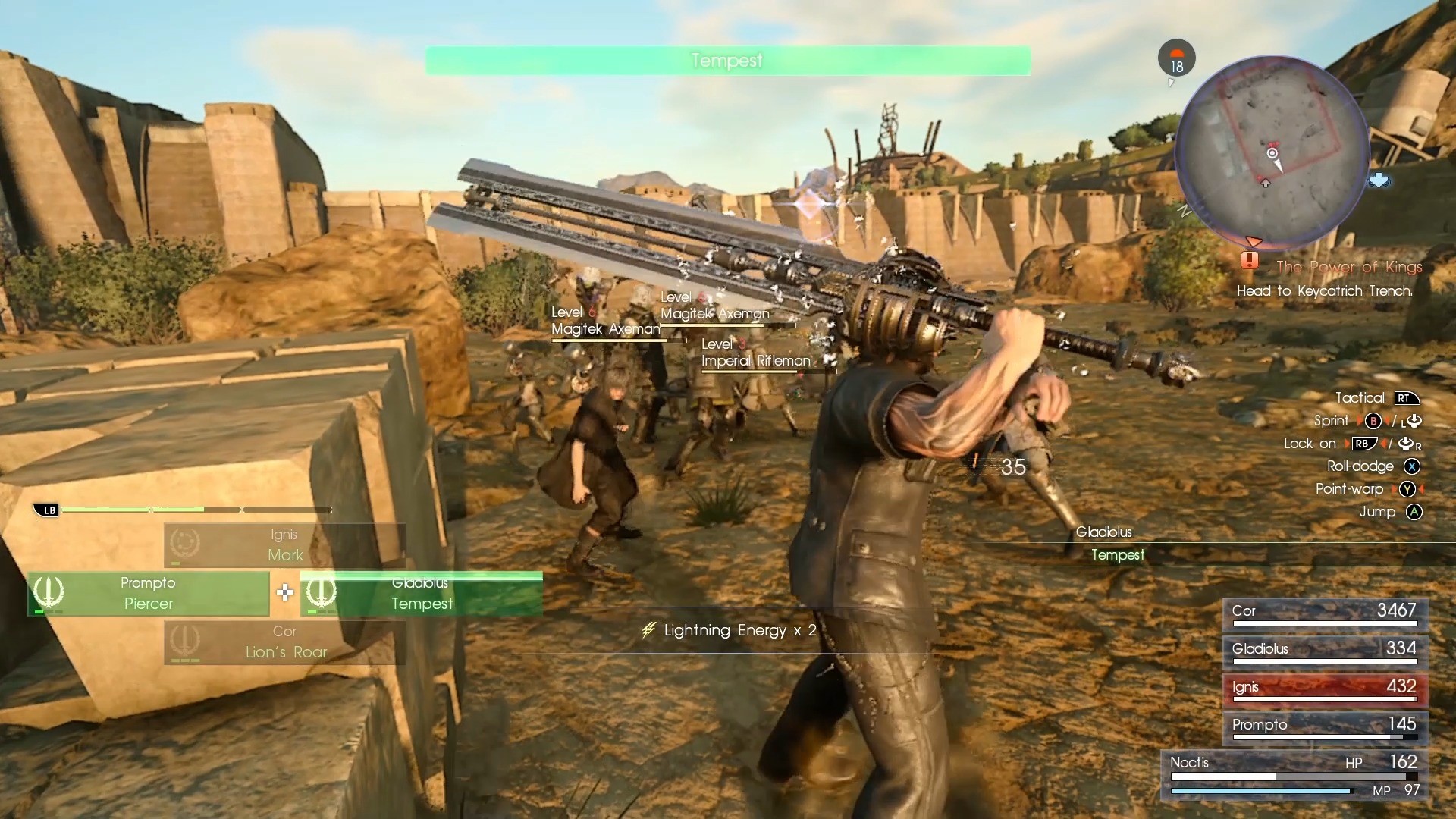Toggle Gladiolus's Tempest technique selection
1456x819 pixels.
[422, 594]
